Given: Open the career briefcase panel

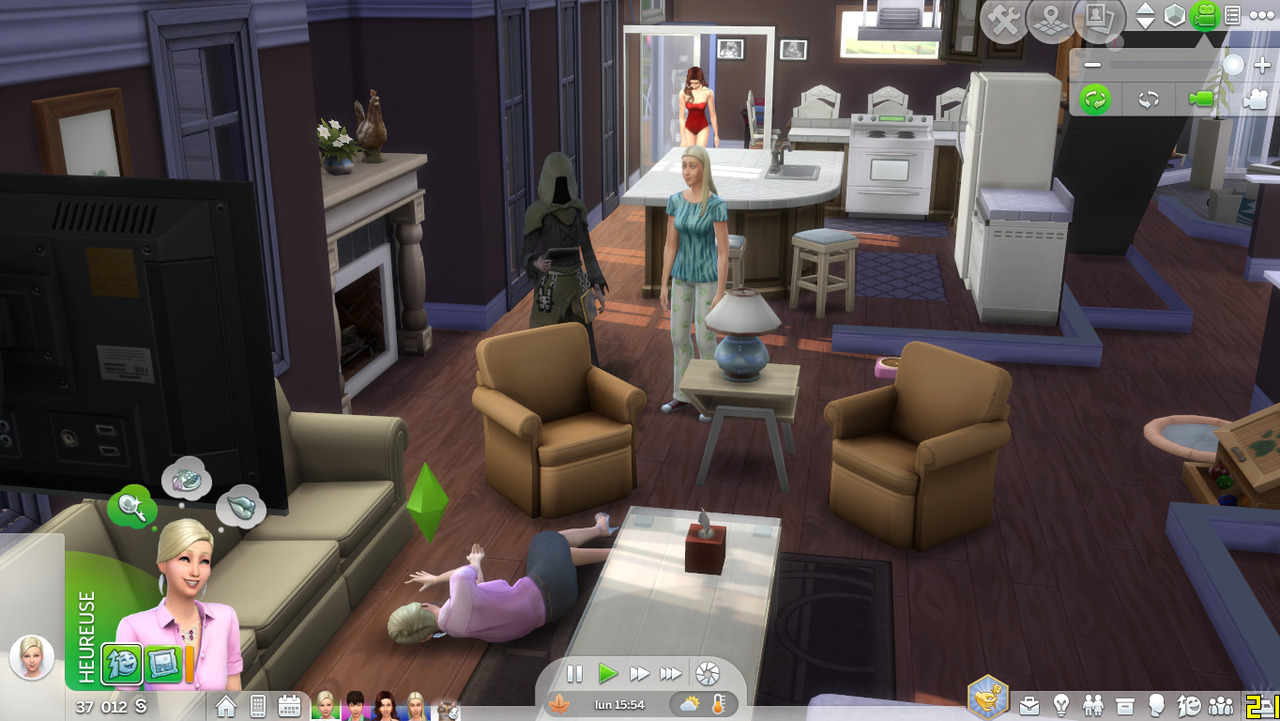Looking at the screenshot, I should coord(1029,706).
